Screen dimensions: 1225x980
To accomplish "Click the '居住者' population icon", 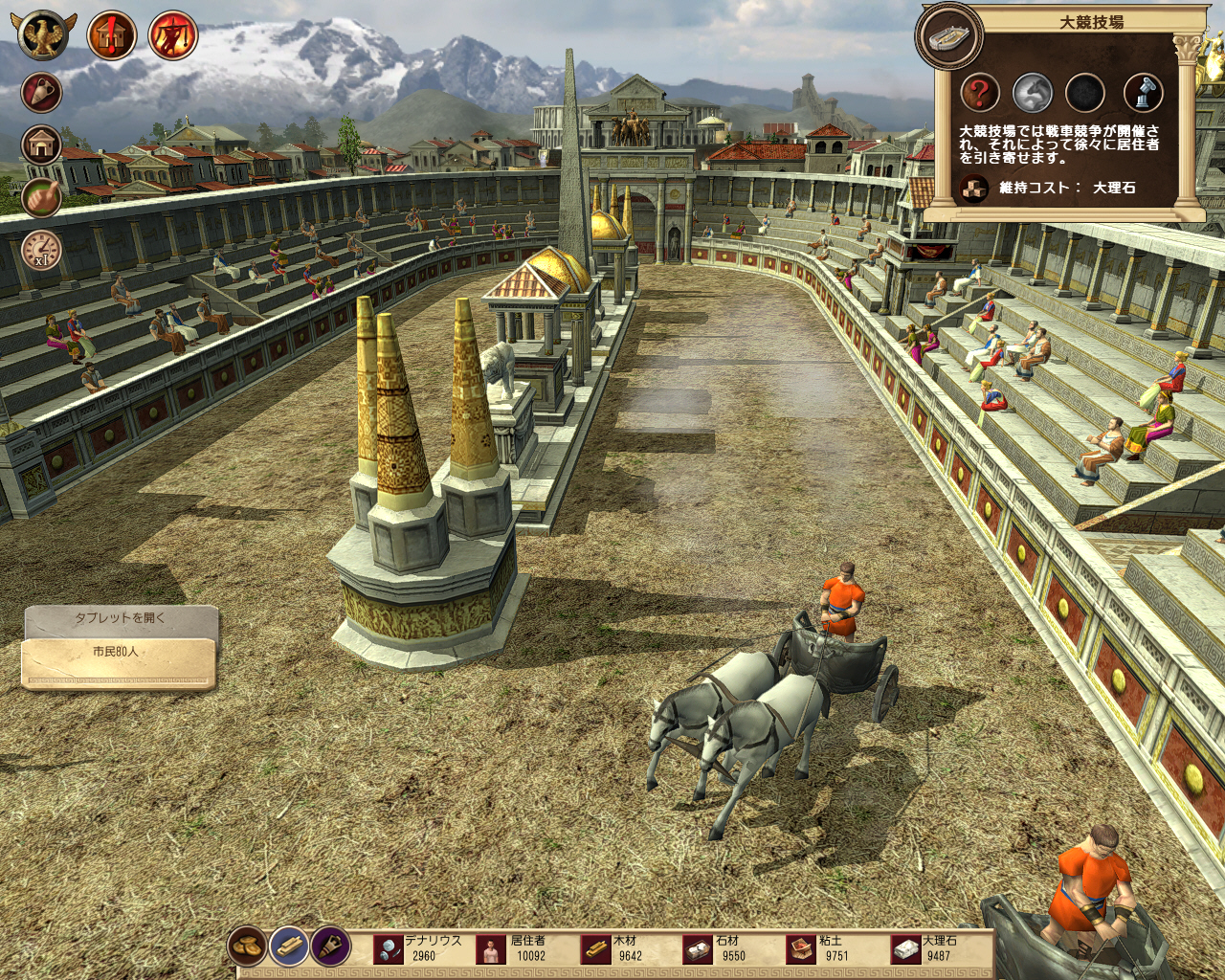I will [x=491, y=949].
